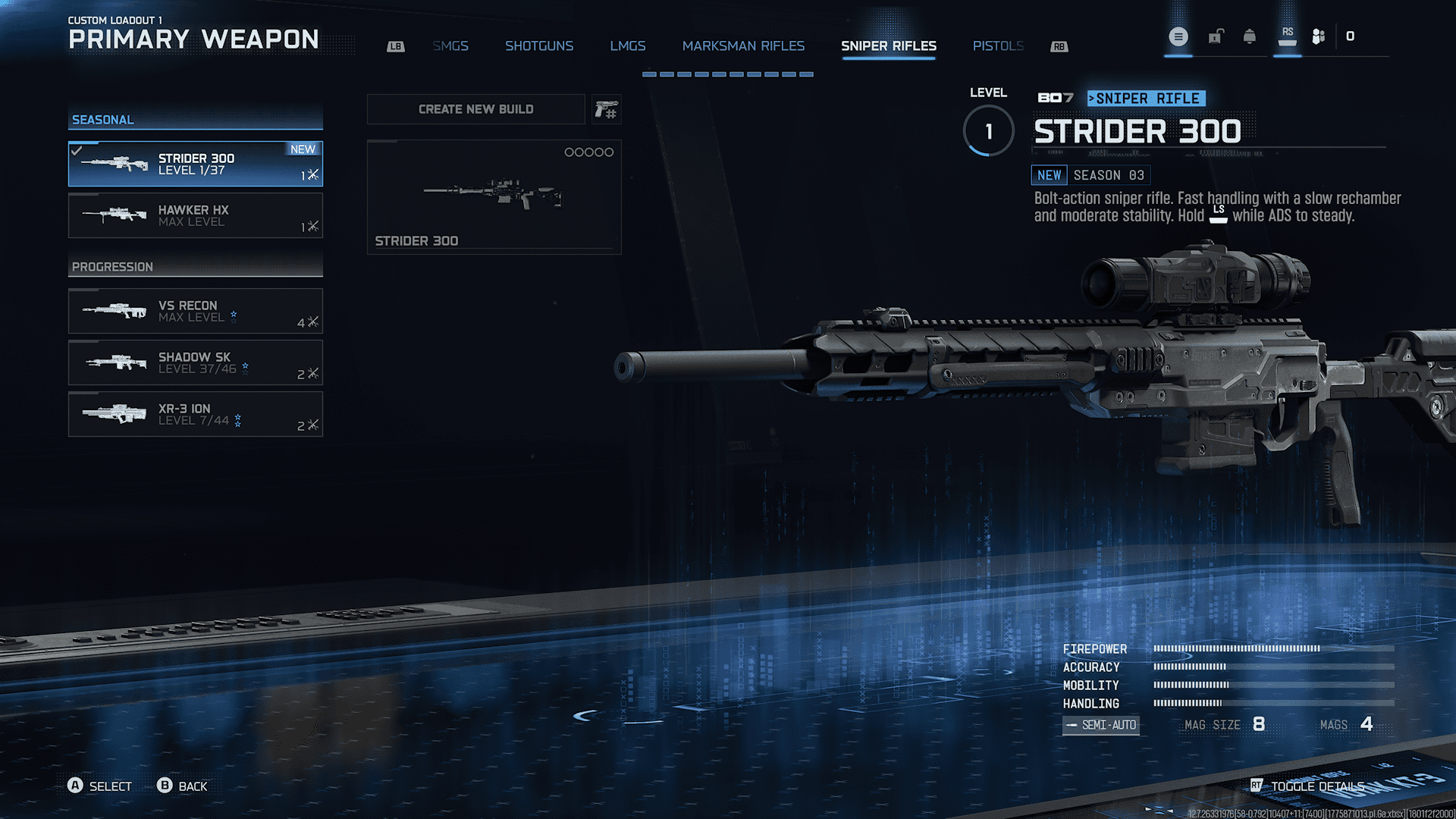Open the Shotguns weapon tab
The width and height of the screenshot is (1456, 819).
539,46
